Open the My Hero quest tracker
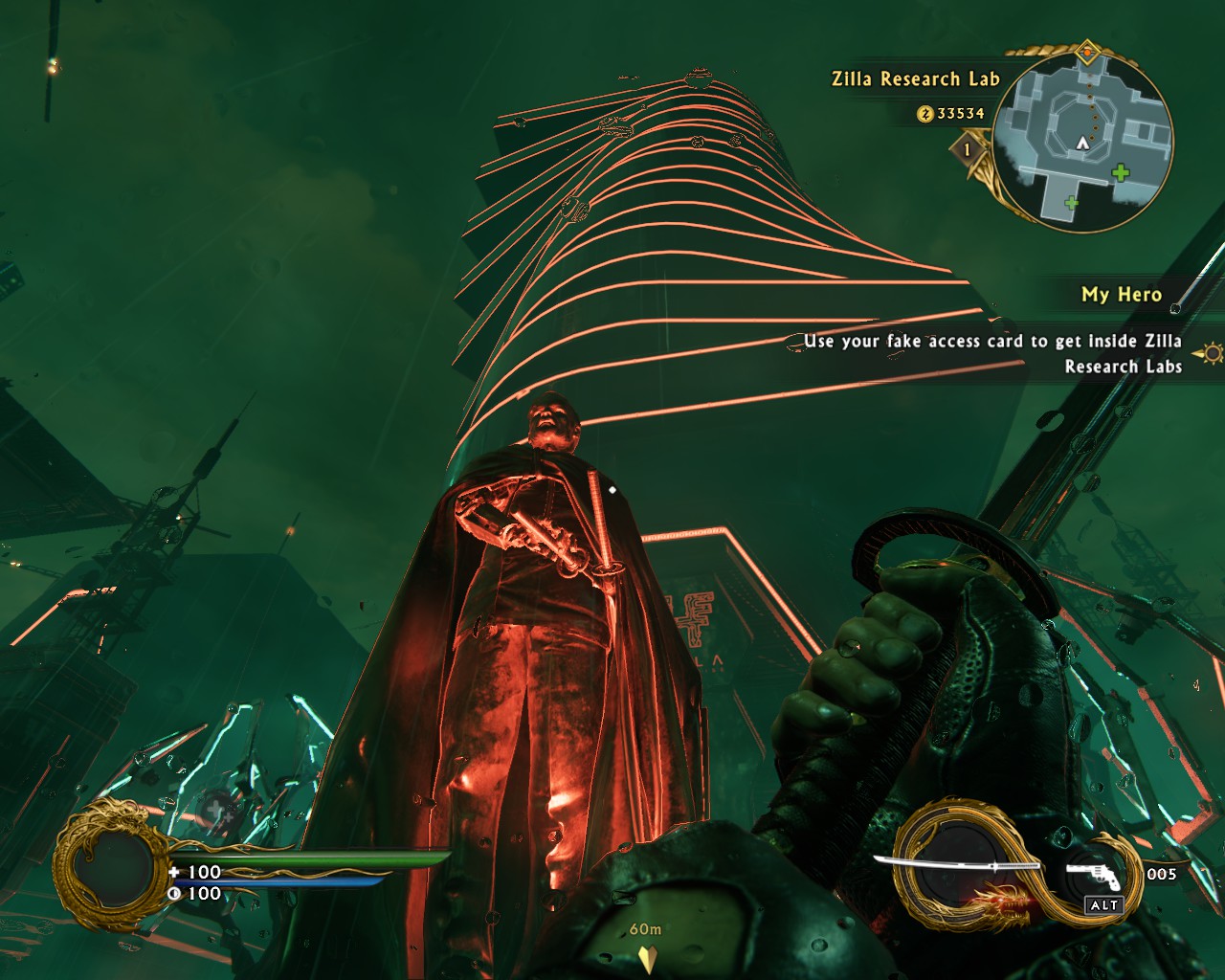This screenshot has width=1225, height=980. click(x=1121, y=295)
